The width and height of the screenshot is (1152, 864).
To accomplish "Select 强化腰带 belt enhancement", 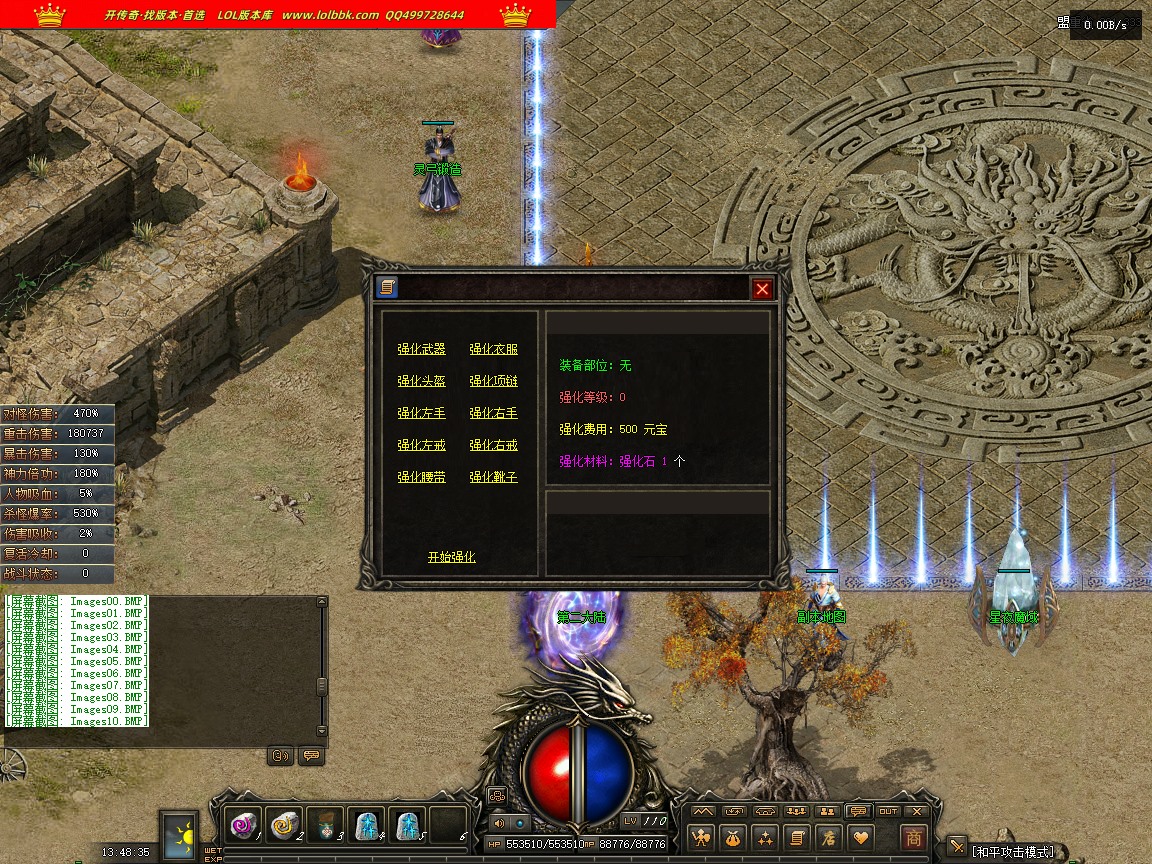I will (421, 477).
